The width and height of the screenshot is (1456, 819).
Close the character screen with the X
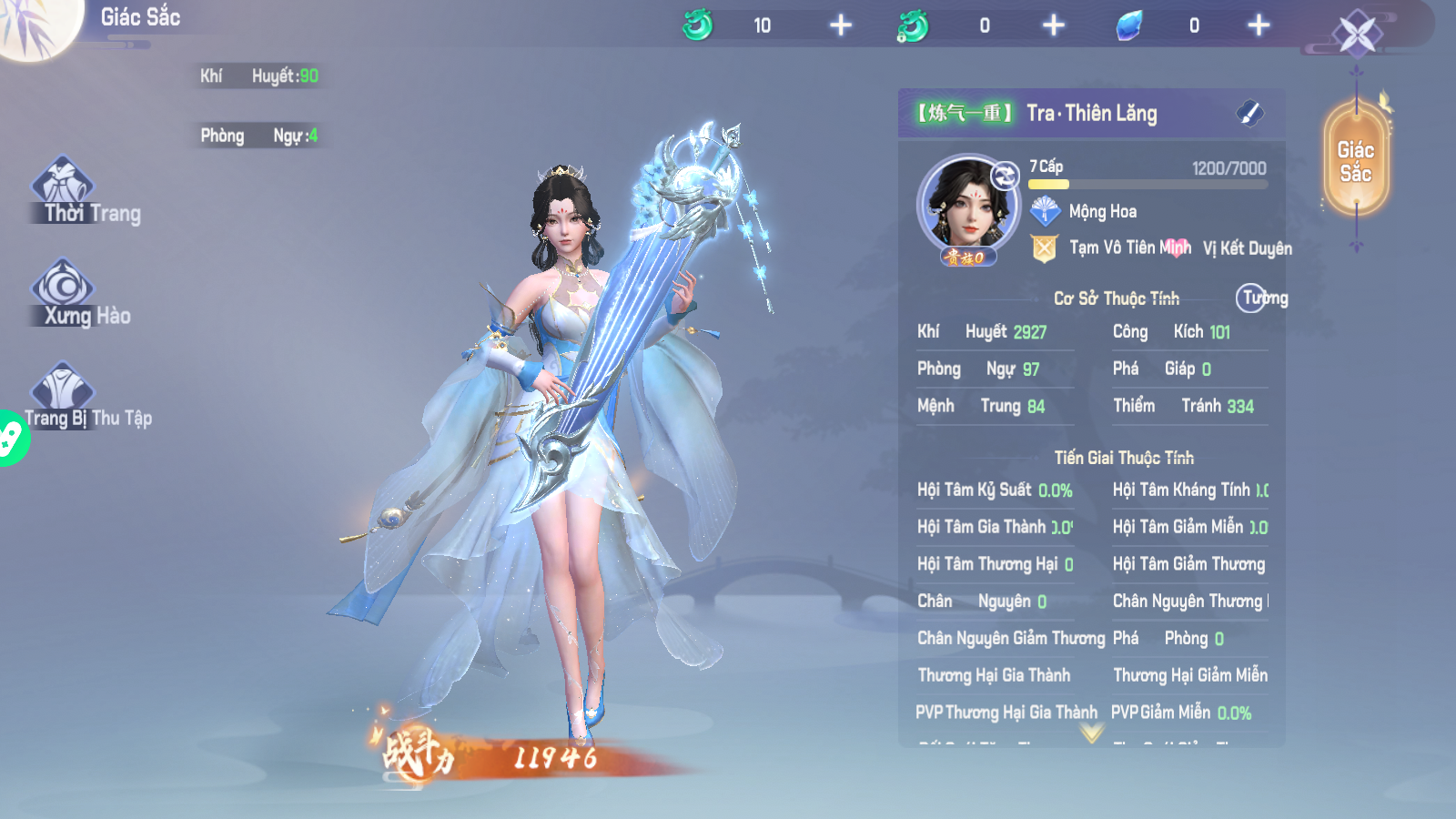(x=1357, y=35)
